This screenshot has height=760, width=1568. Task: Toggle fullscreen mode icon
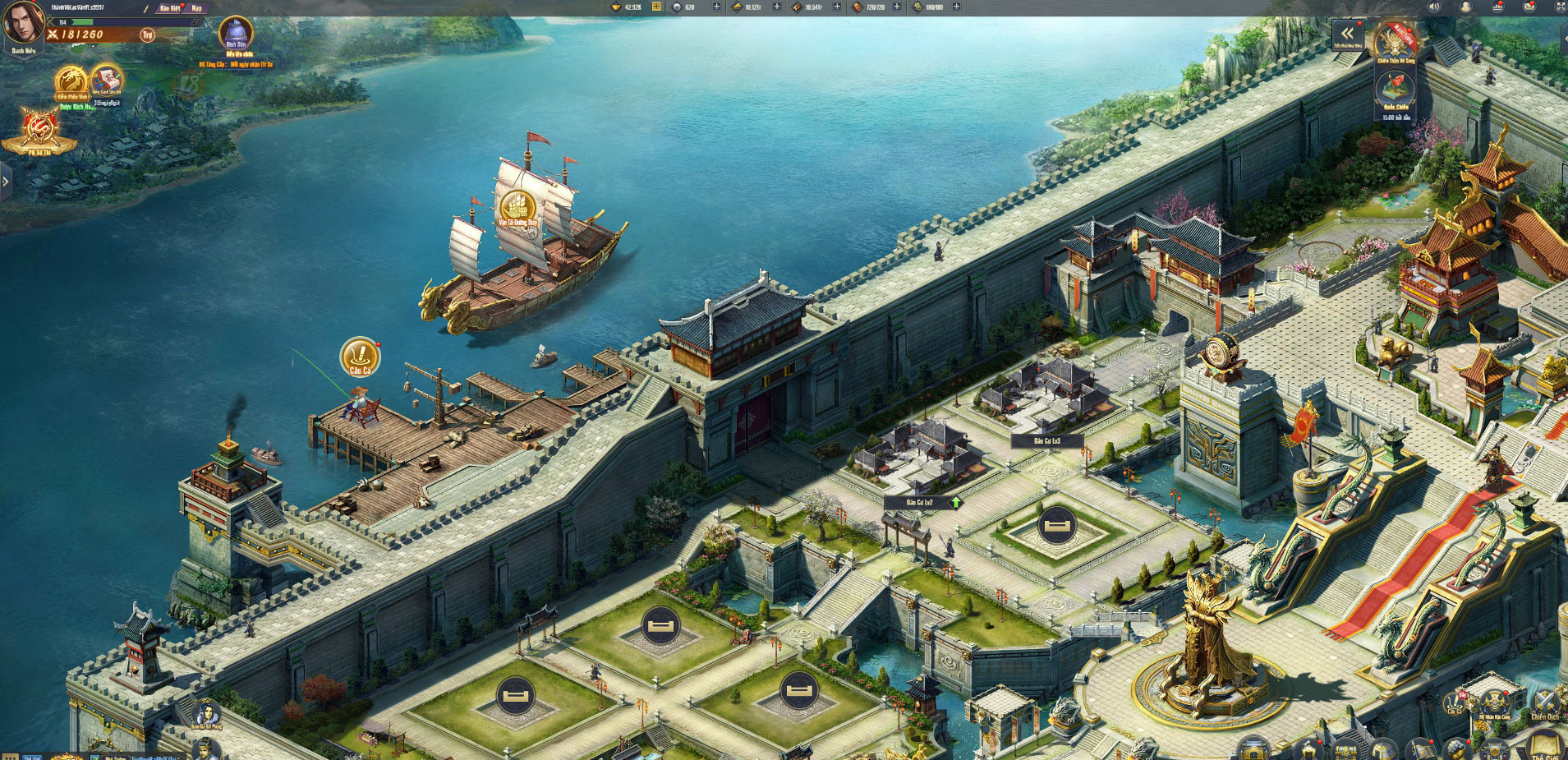[1561, 7]
